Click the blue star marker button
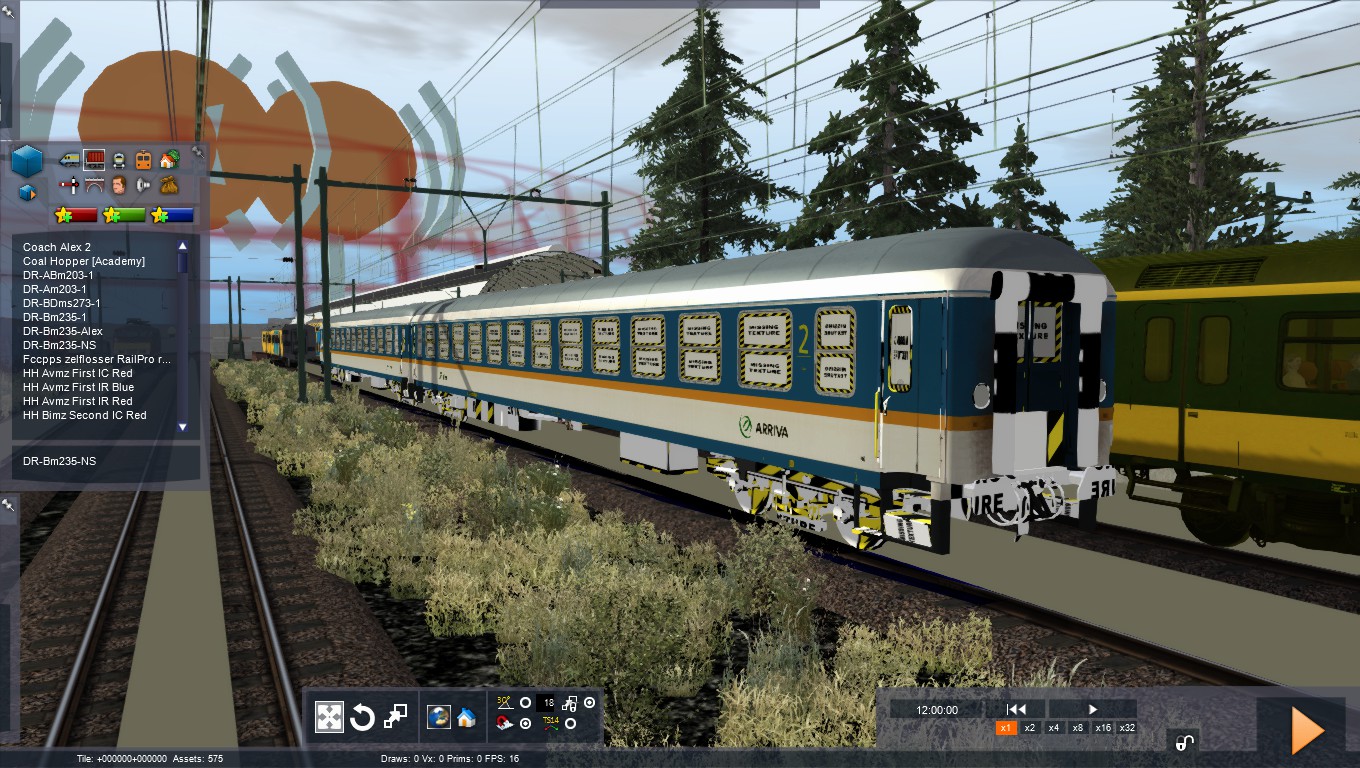 [172, 215]
